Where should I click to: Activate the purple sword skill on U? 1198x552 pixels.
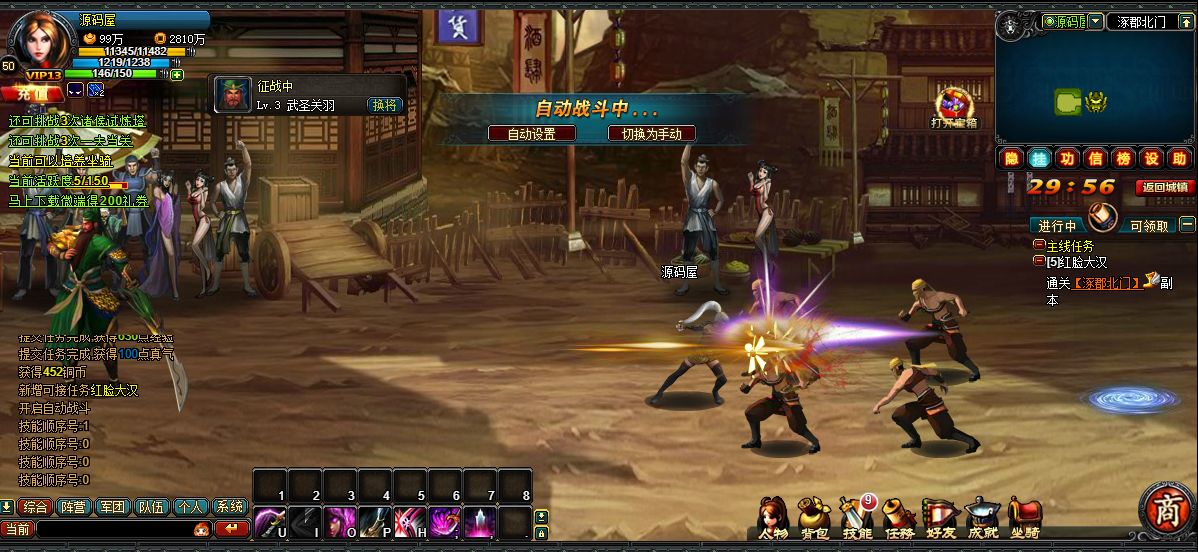268,520
